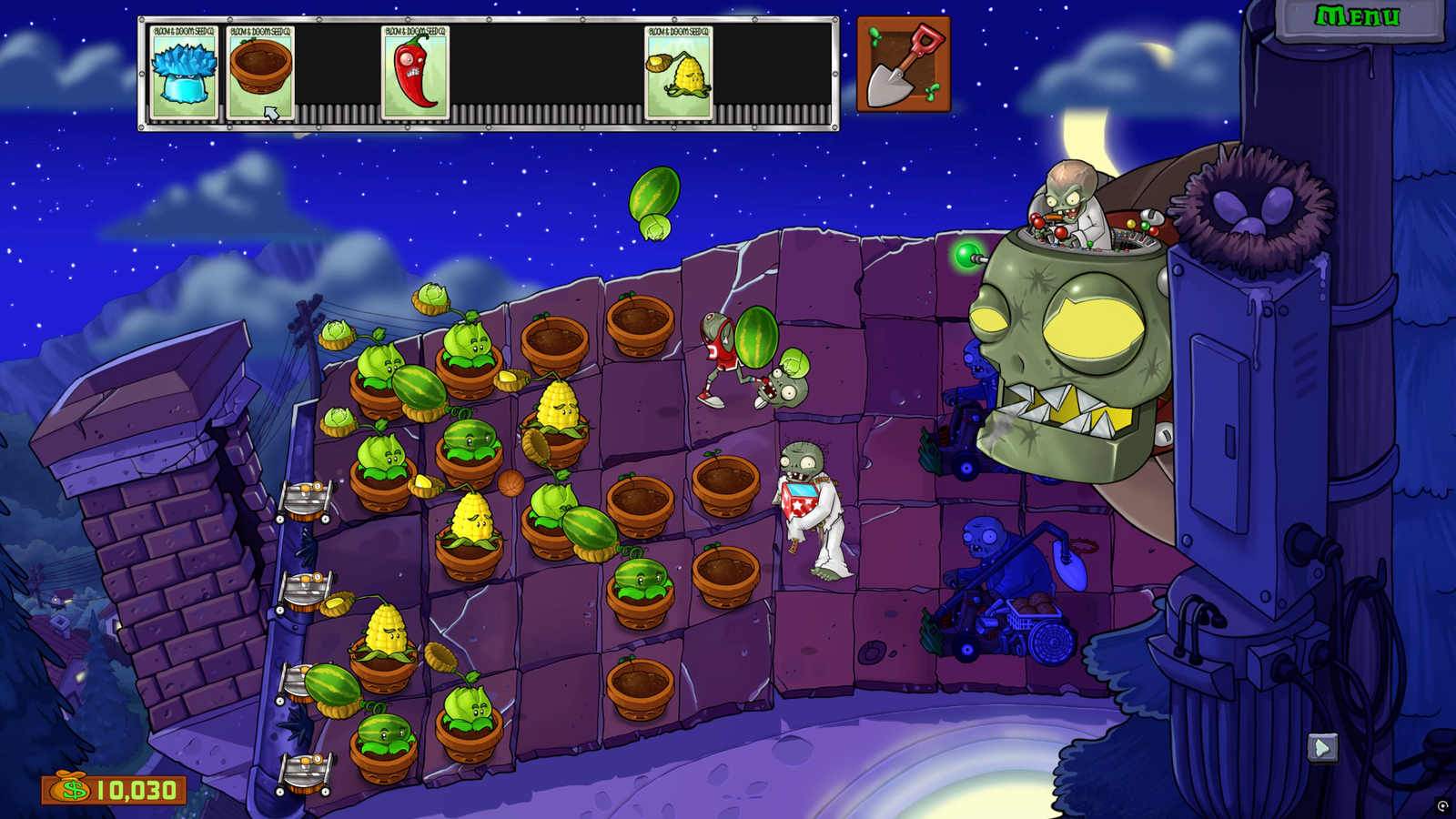Screen dimensions: 1456x819
Task: Click the arrow button at bottom right
Action: (x=1322, y=748)
